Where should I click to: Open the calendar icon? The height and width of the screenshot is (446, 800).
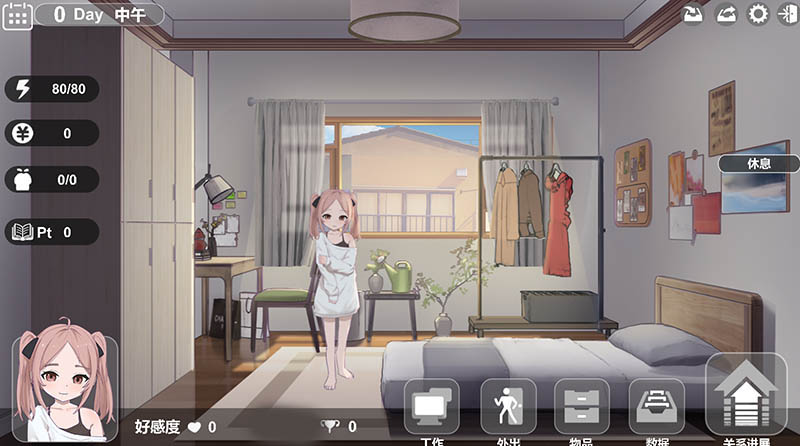18,15
